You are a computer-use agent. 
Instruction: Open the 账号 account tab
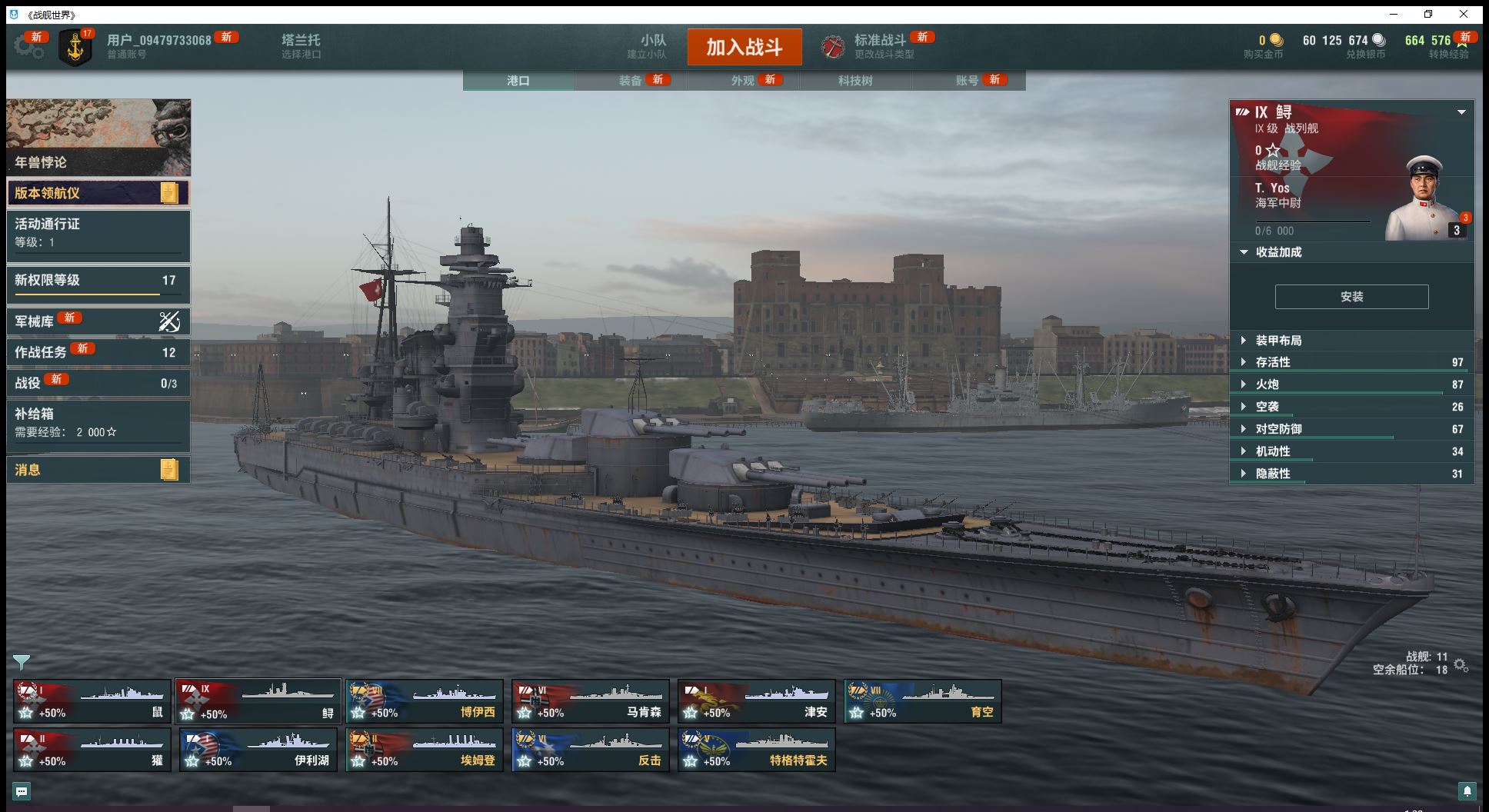coord(967,81)
